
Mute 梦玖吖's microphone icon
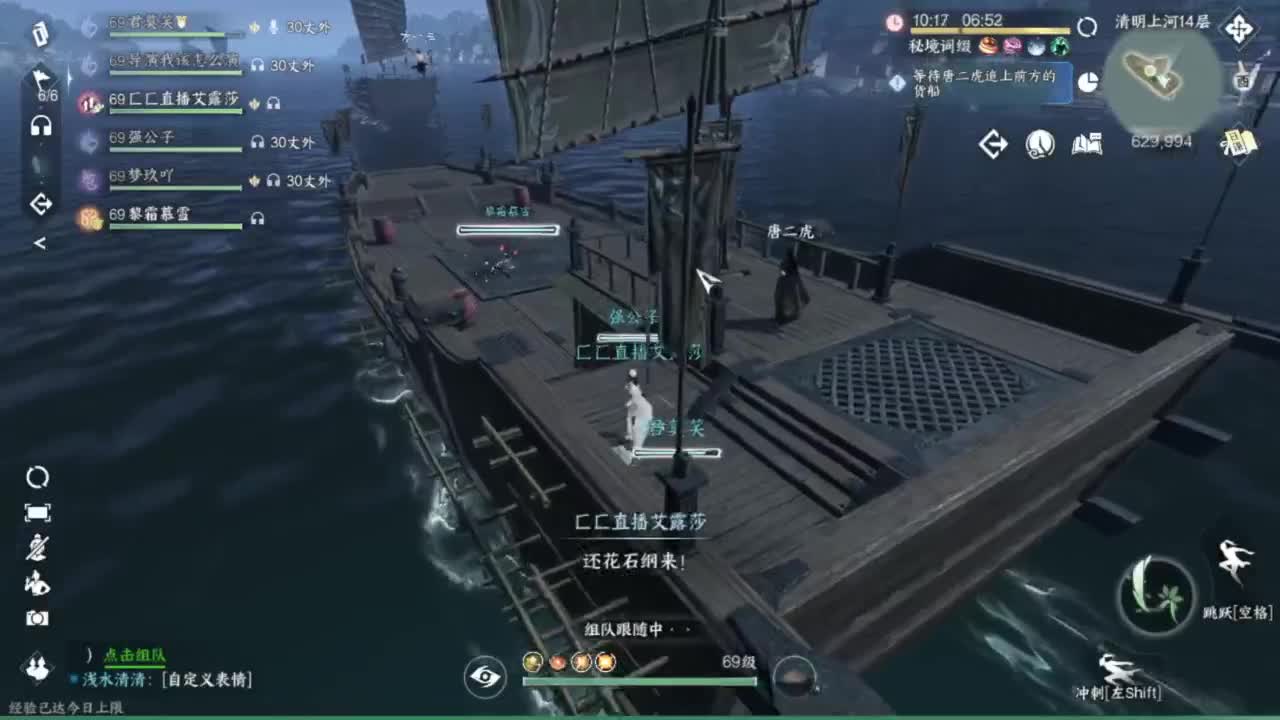coord(255,182)
